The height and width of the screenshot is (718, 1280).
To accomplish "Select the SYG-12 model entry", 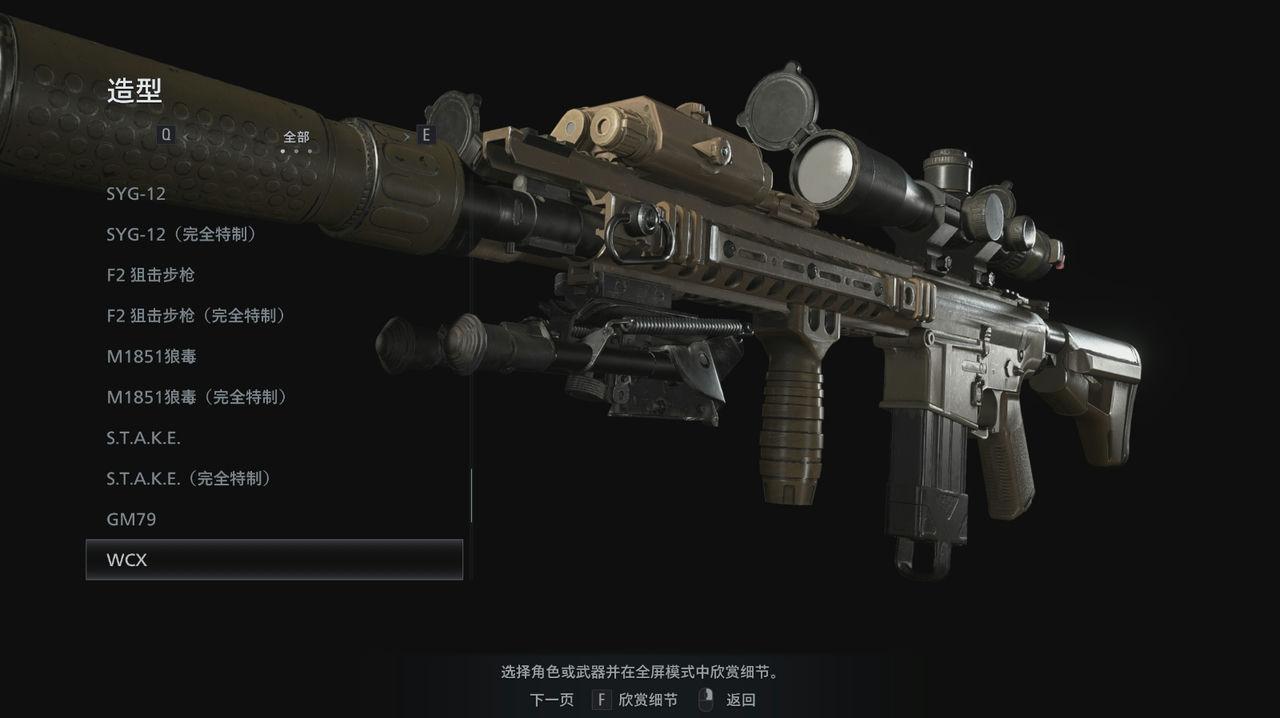I will (136, 194).
